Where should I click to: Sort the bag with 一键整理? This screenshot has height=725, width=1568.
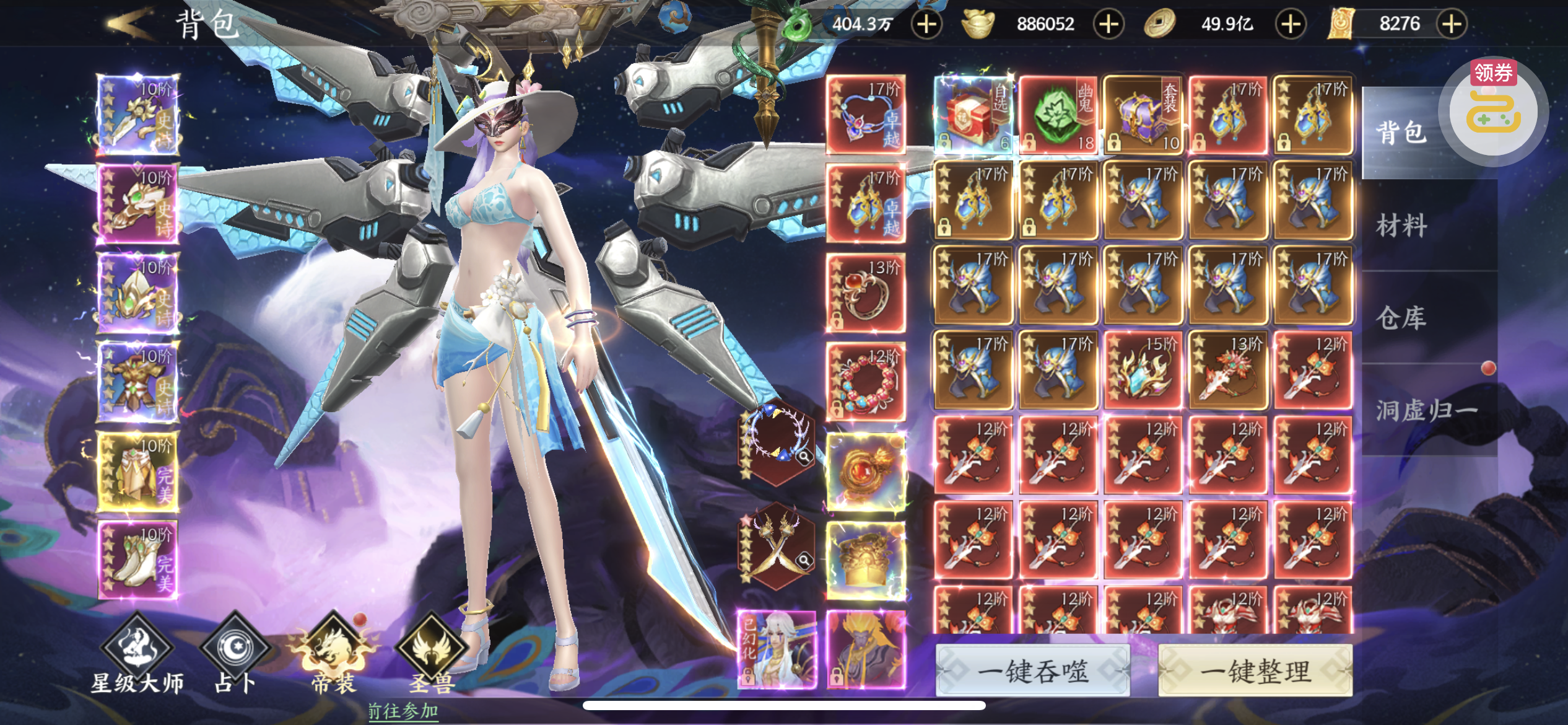1255,671
